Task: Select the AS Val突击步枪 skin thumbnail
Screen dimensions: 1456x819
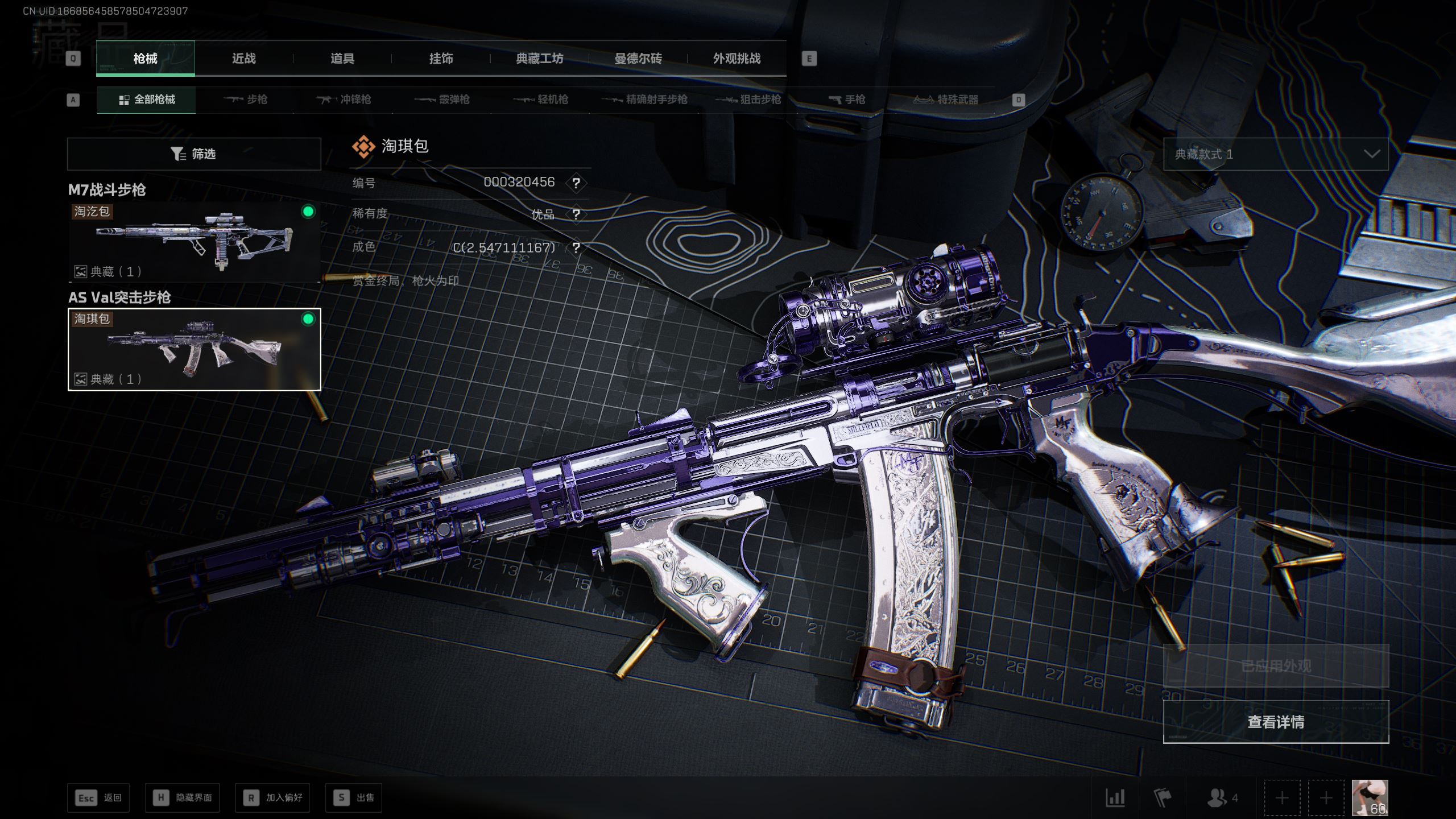Action: pyautogui.click(x=194, y=349)
